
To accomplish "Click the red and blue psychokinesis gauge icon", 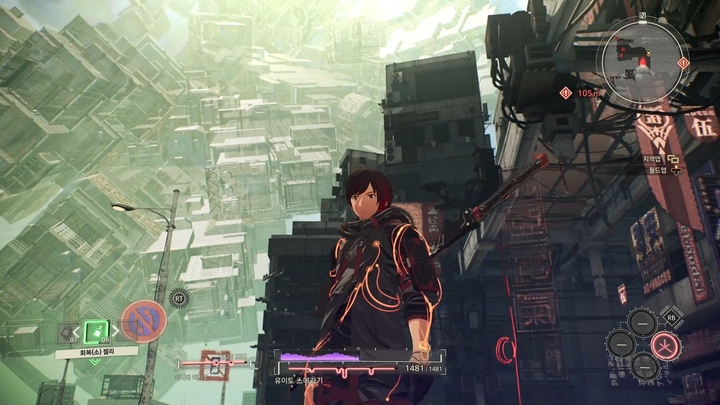I will 143,321.
